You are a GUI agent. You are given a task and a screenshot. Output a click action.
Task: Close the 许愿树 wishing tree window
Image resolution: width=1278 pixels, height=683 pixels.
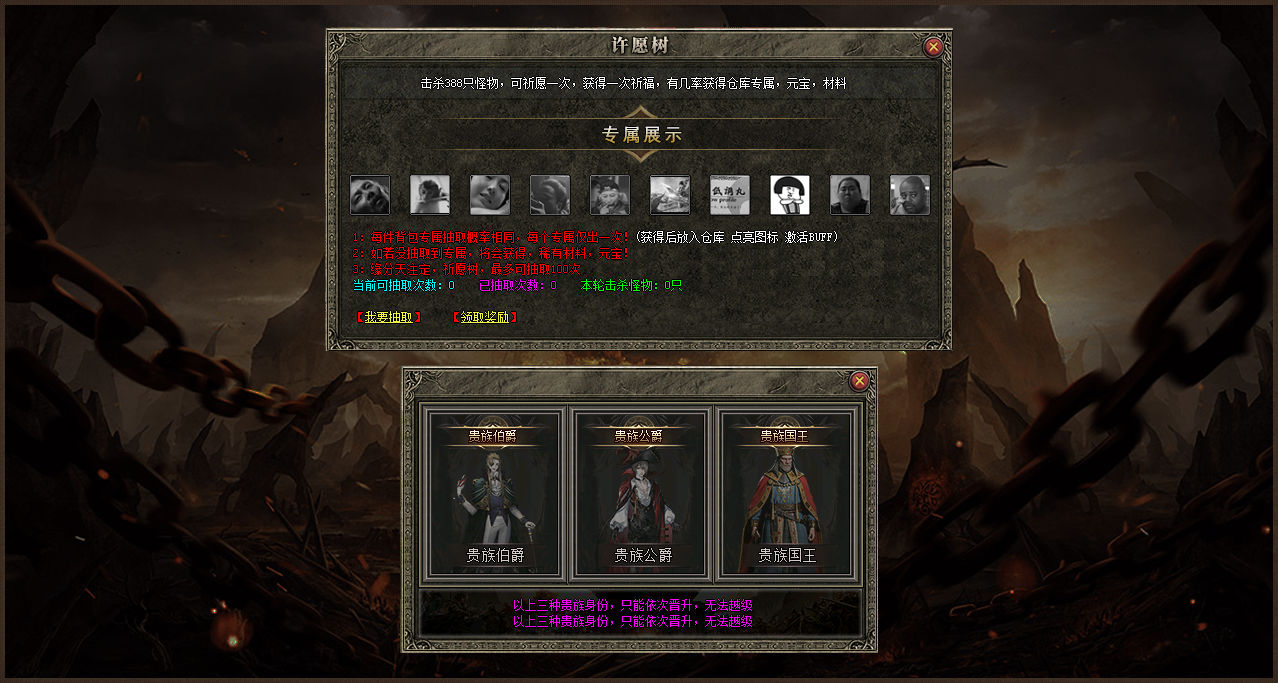click(933, 46)
